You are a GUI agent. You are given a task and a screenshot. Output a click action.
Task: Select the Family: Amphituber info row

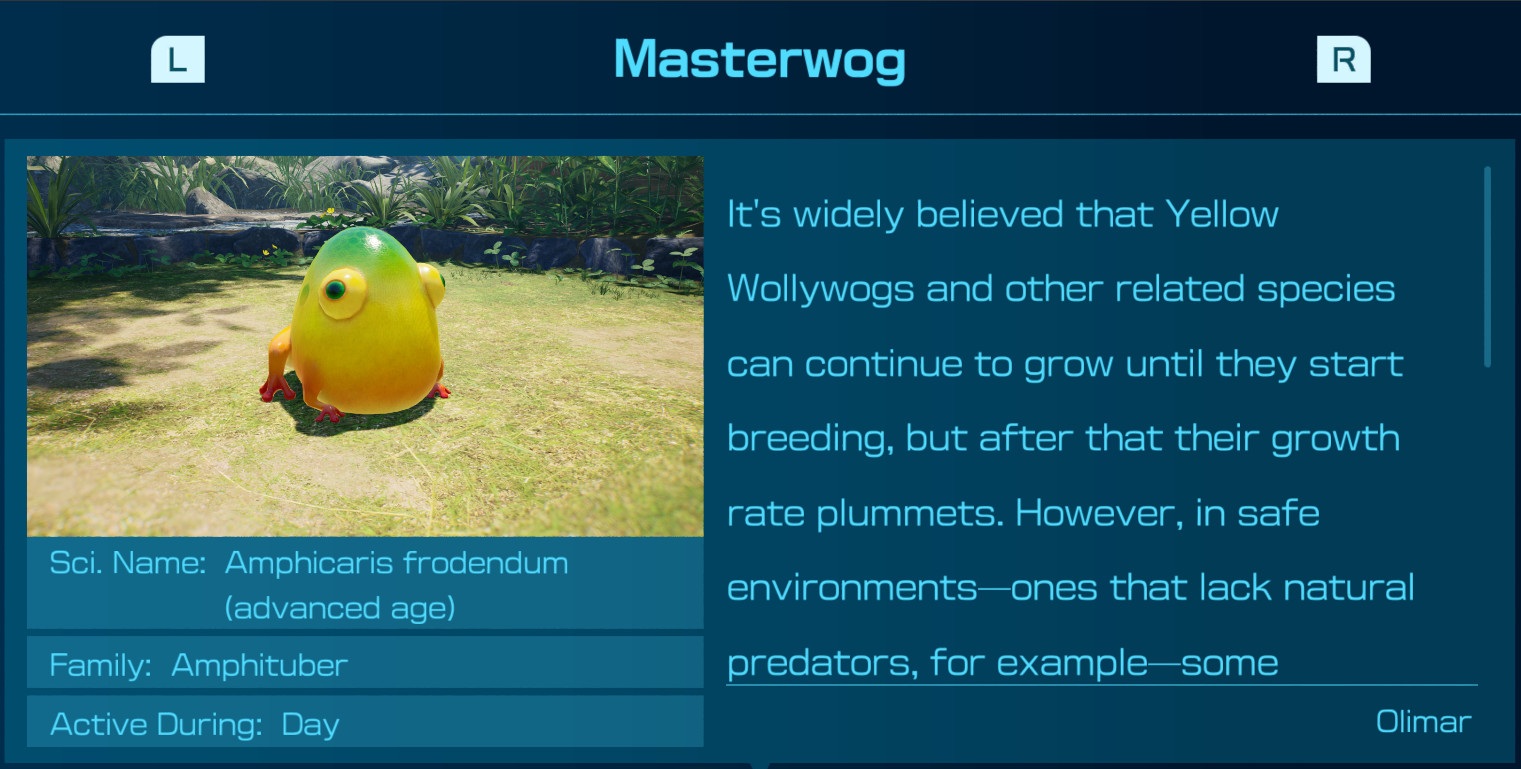[365, 663]
